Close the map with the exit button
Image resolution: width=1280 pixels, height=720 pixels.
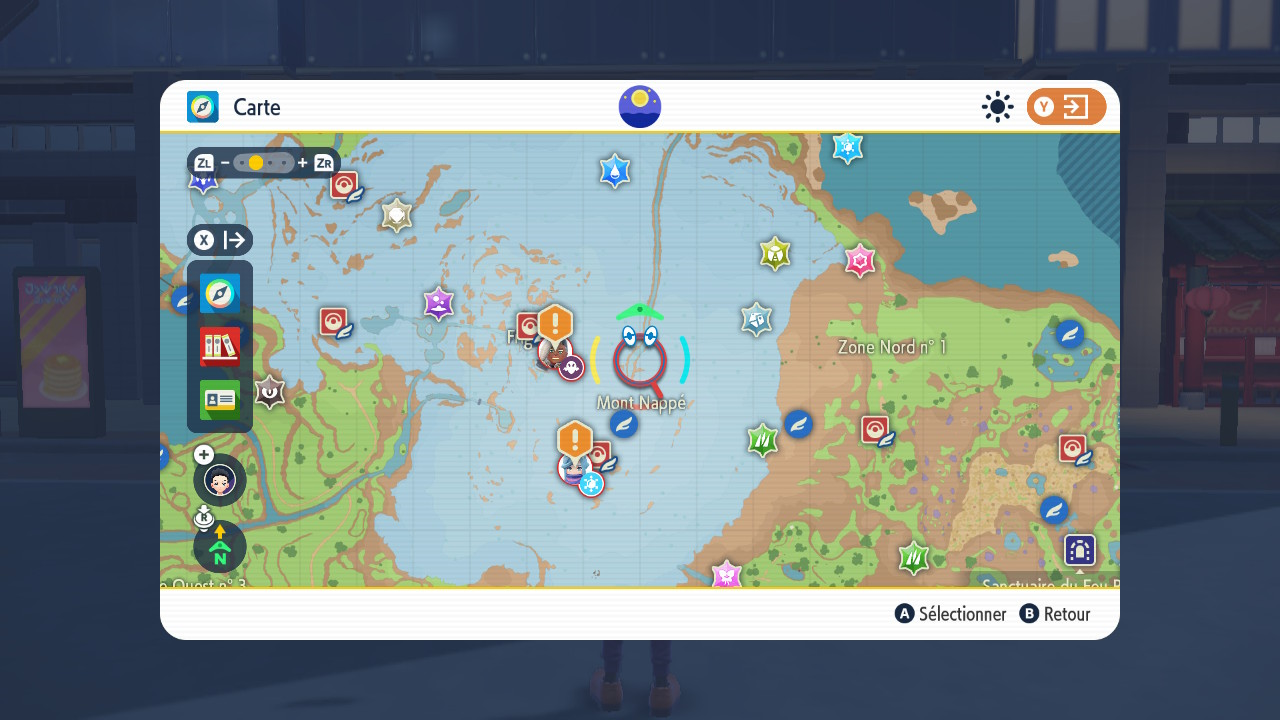pyautogui.click(x=1066, y=107)
